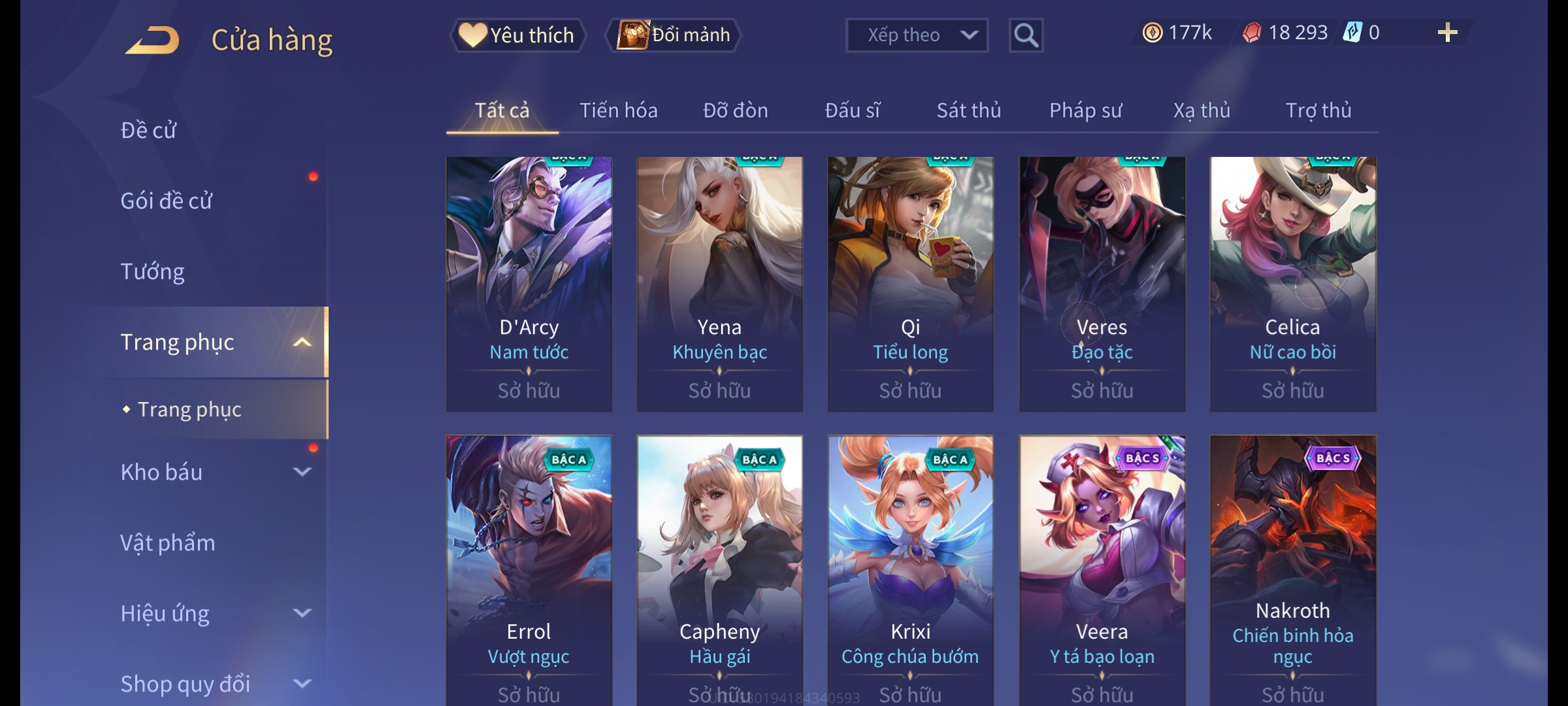Open the Yêu thích favorites list
Screen dimensions: 1568x706
pos(517,35)
